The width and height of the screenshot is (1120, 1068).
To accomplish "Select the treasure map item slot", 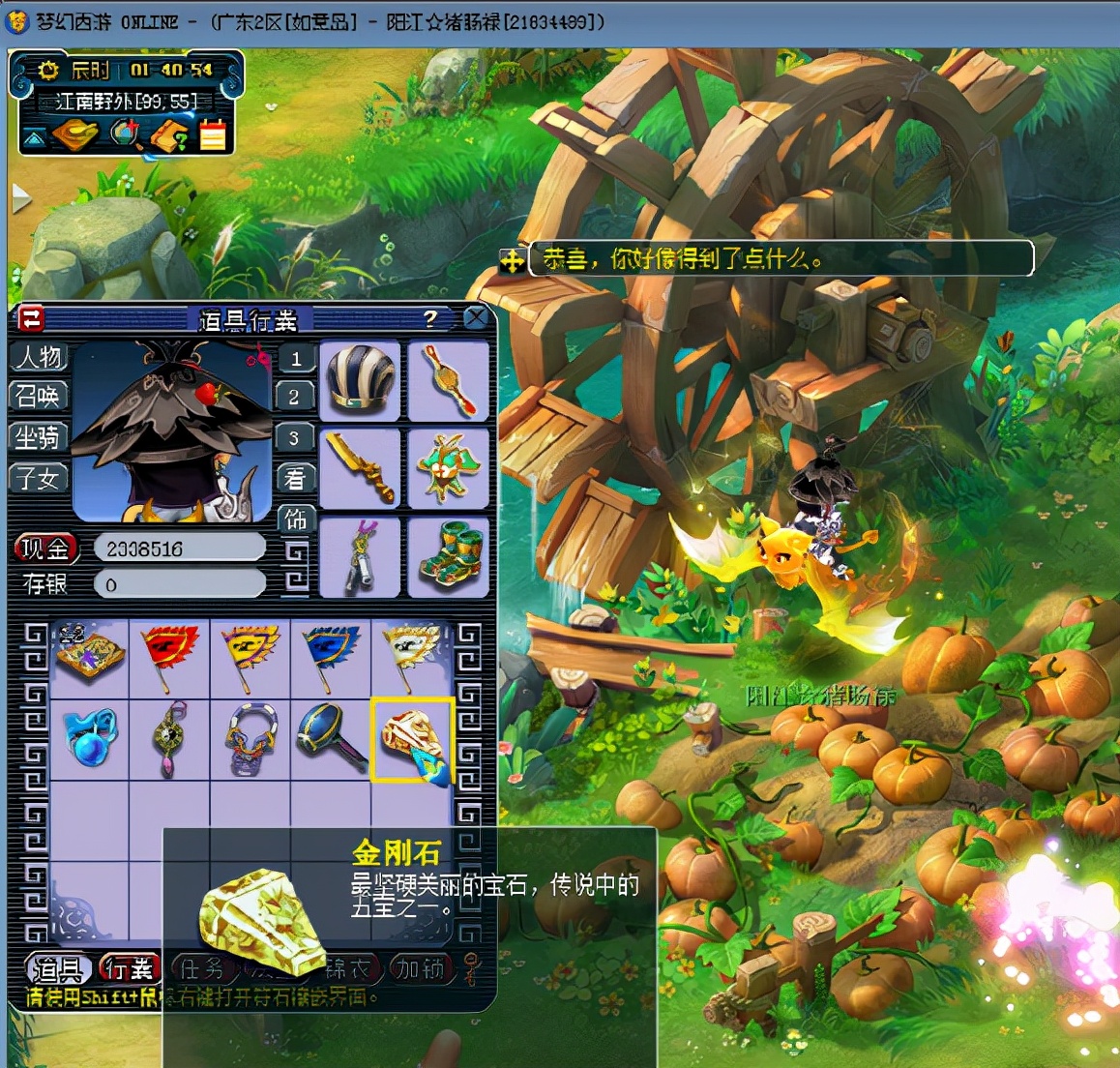I will click(x=89, y=657).
